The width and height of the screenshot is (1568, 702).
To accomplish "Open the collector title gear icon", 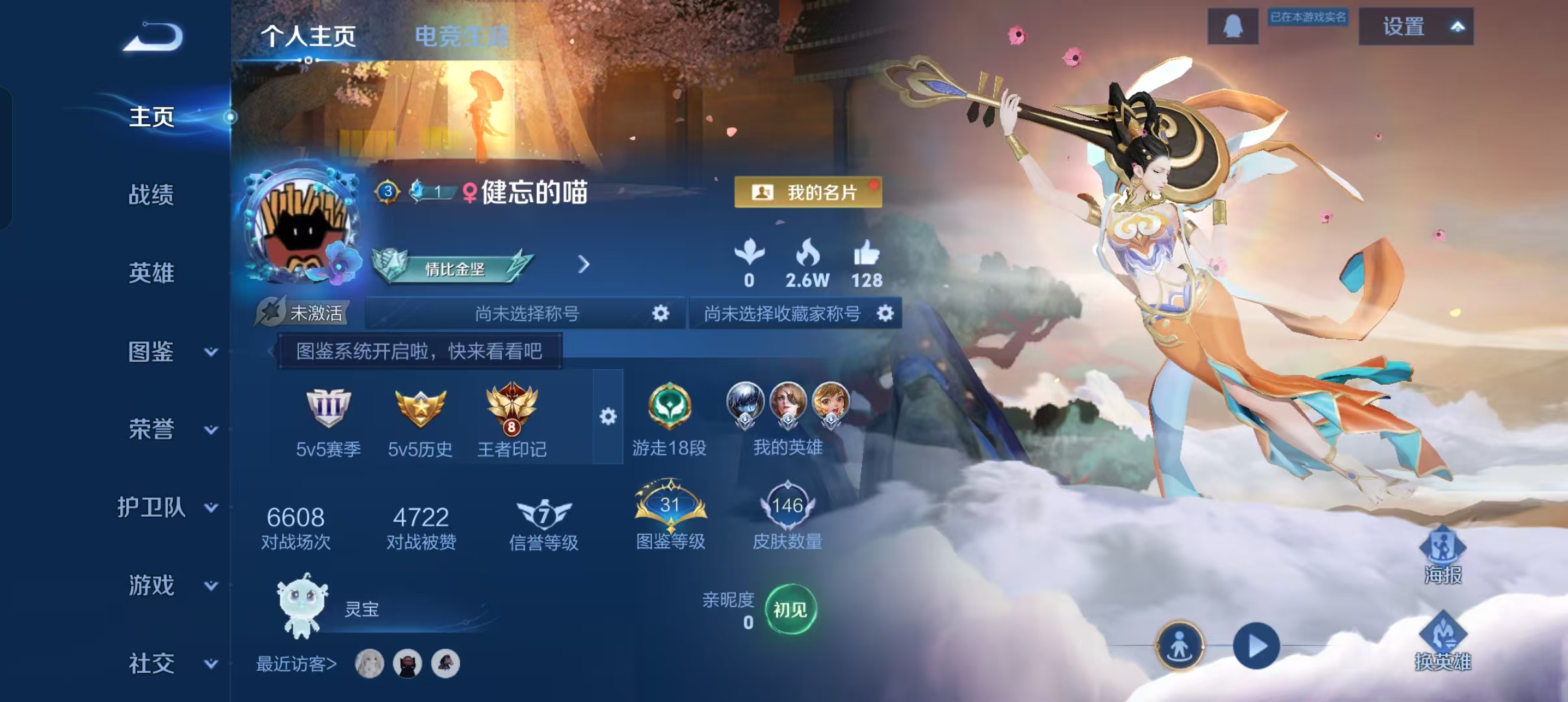I will (x=885, y=313).
